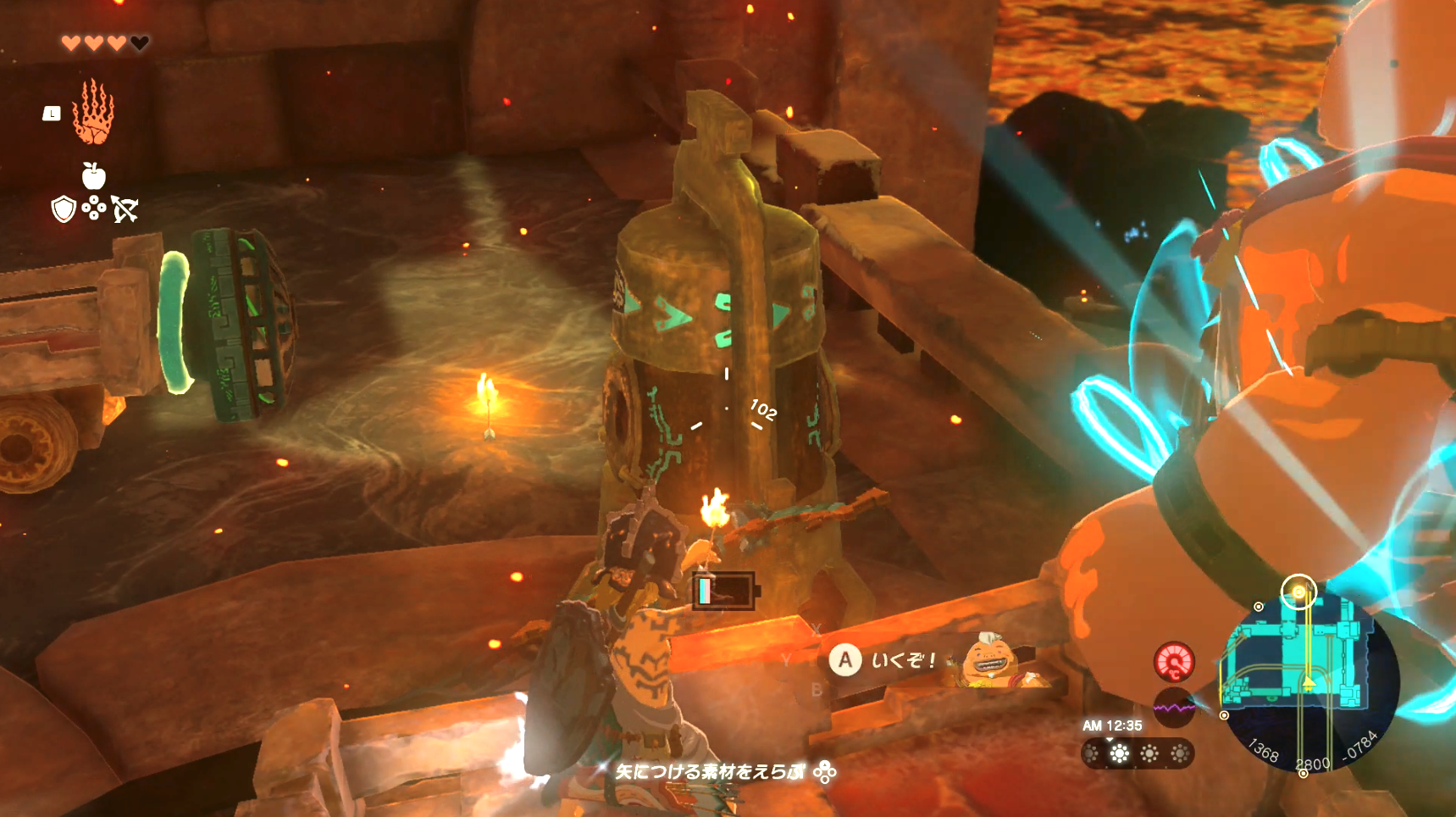Viewport: 1456px width, 817px height.
Task: Toggle the highlighted second blood moon phase indicator
Action: [1120, 753]
